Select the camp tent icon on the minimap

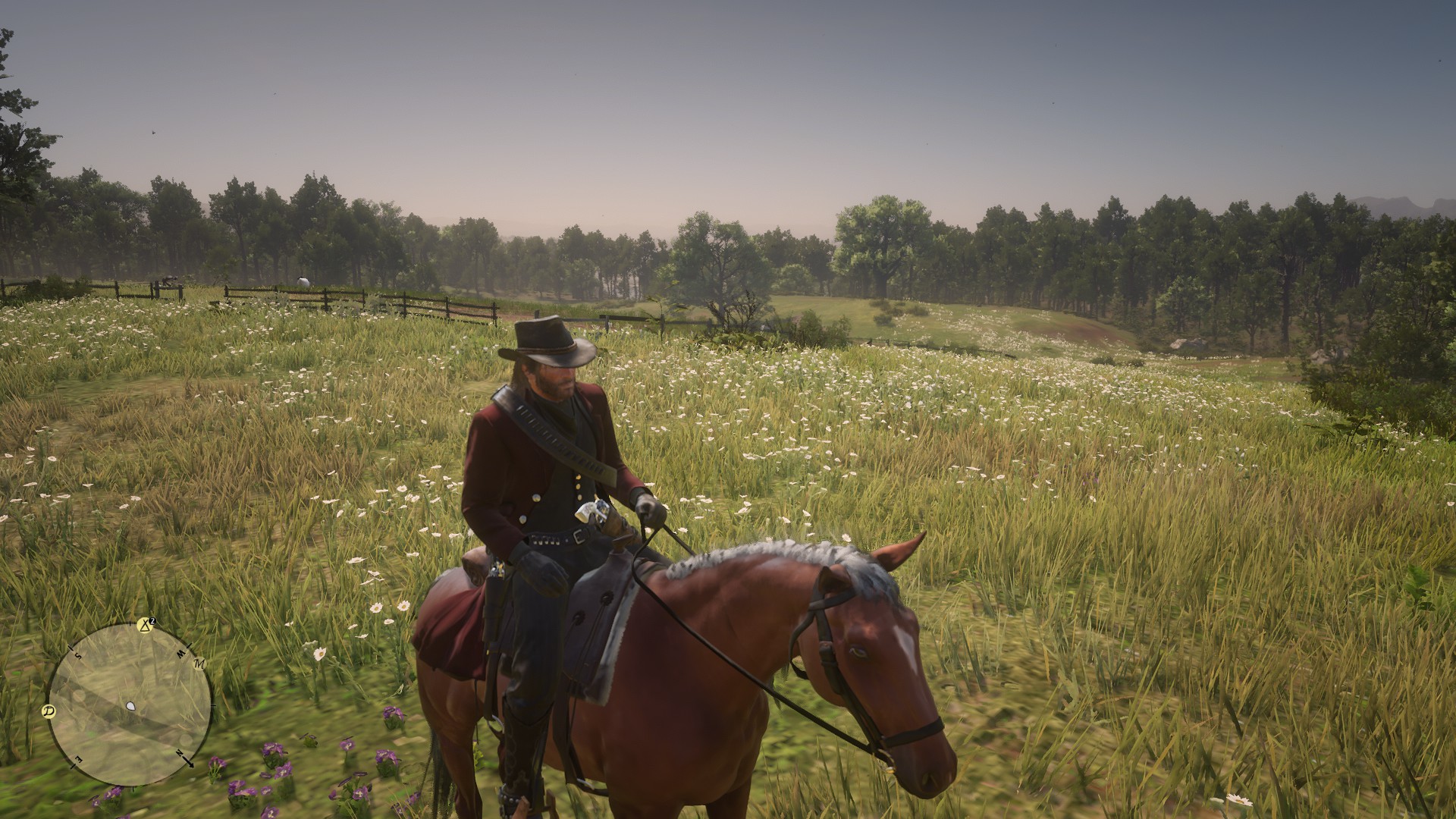(x=145, y=626)
